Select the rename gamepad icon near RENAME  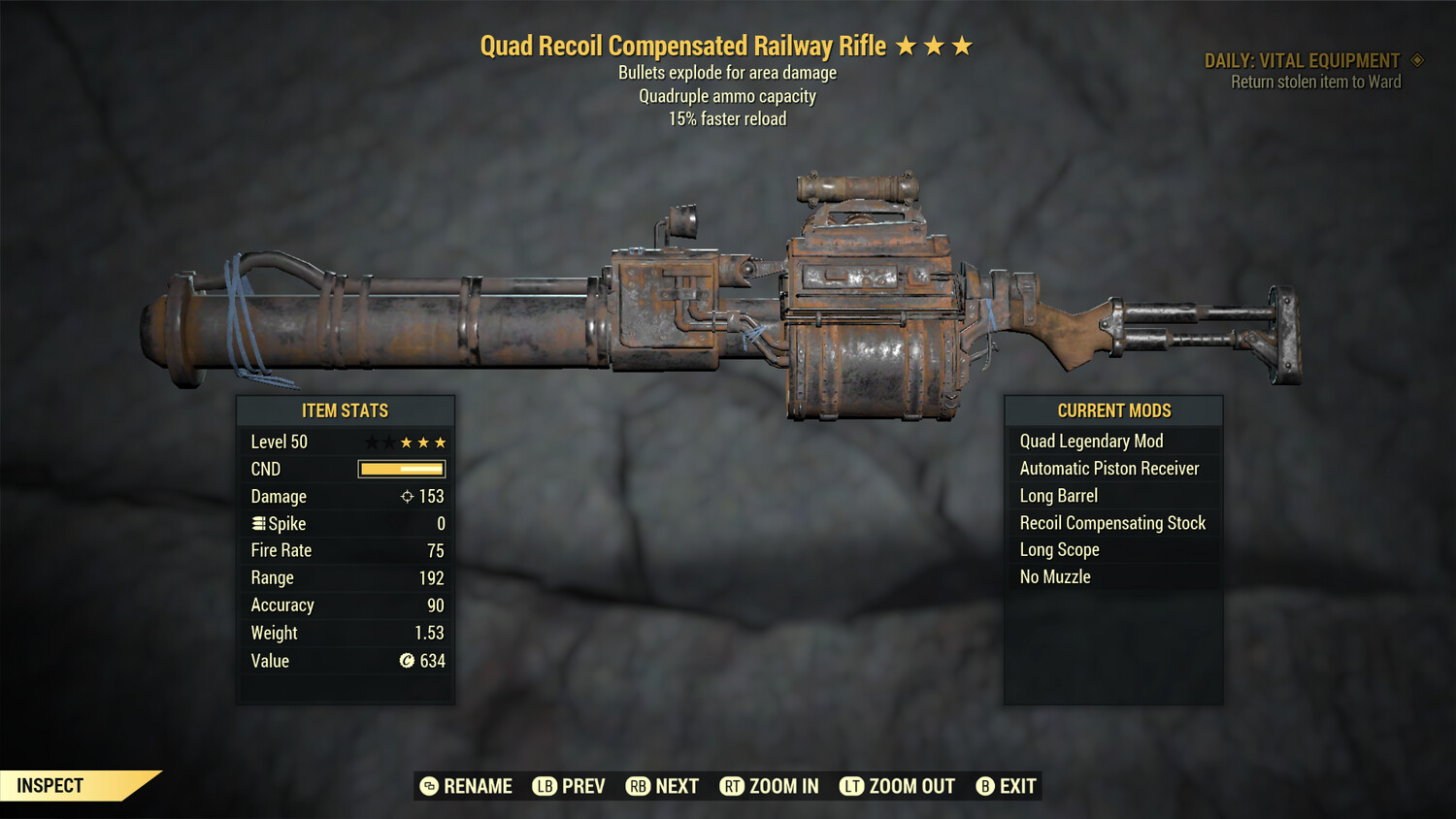coord(427,786)
